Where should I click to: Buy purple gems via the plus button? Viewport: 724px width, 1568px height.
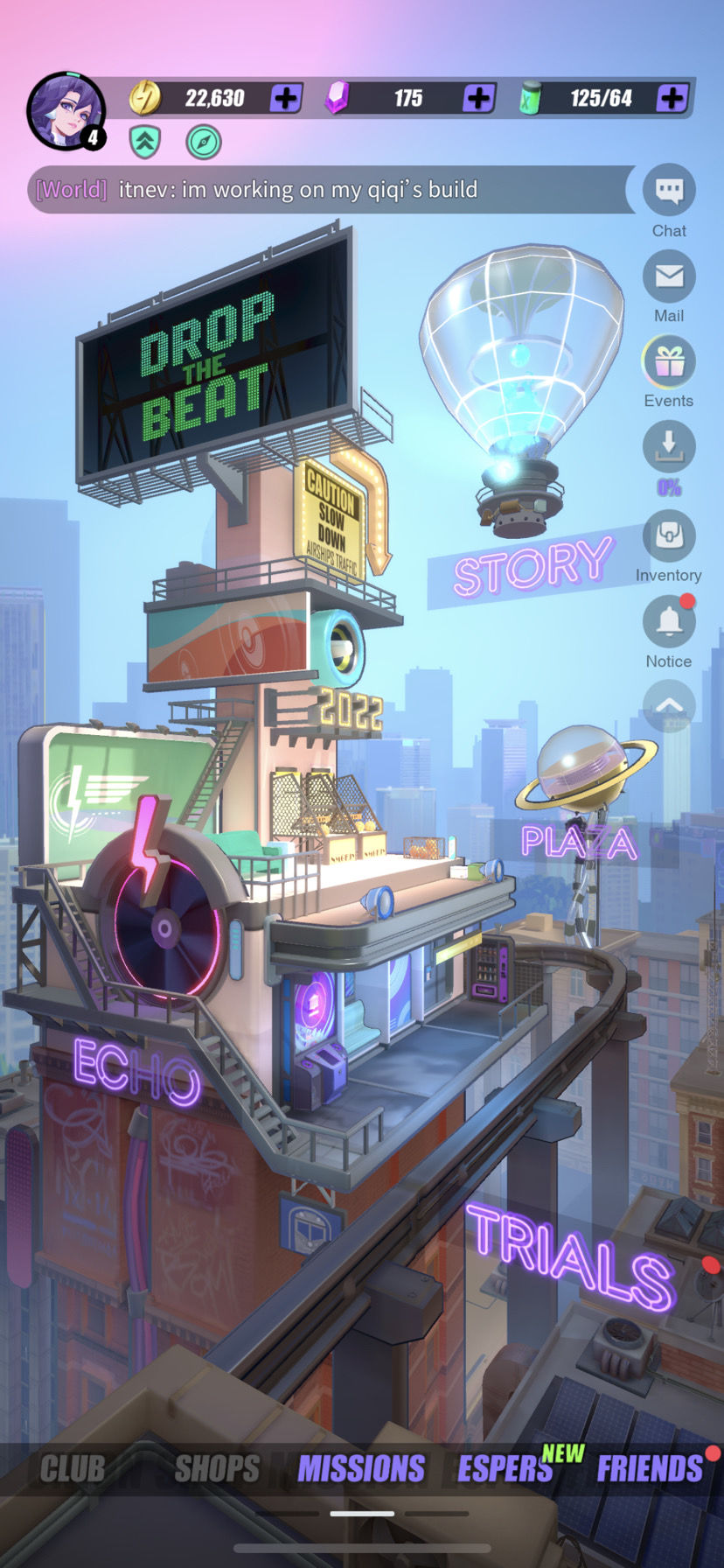pyautogui.click(x=478, y=98)
